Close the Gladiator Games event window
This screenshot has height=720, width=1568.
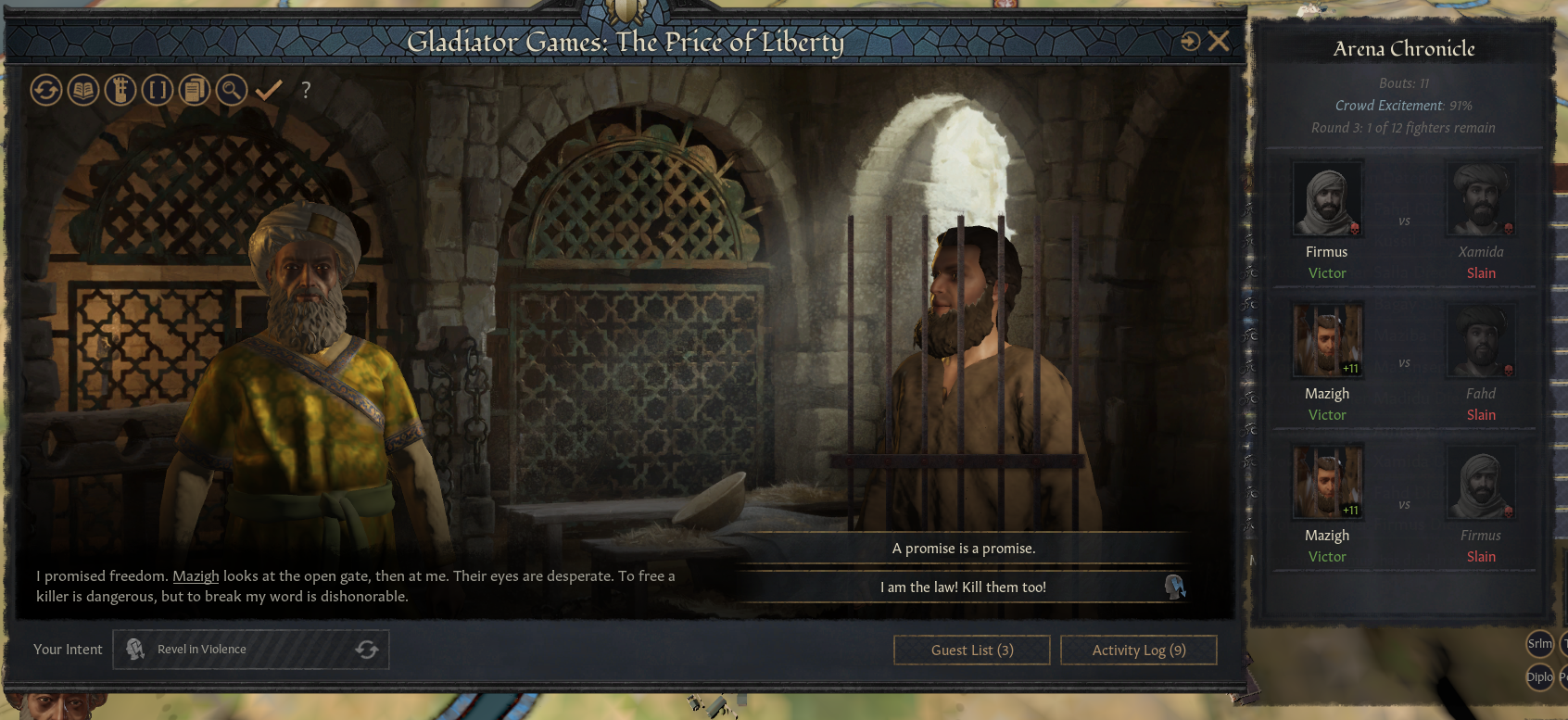(x=1220, y=41)
